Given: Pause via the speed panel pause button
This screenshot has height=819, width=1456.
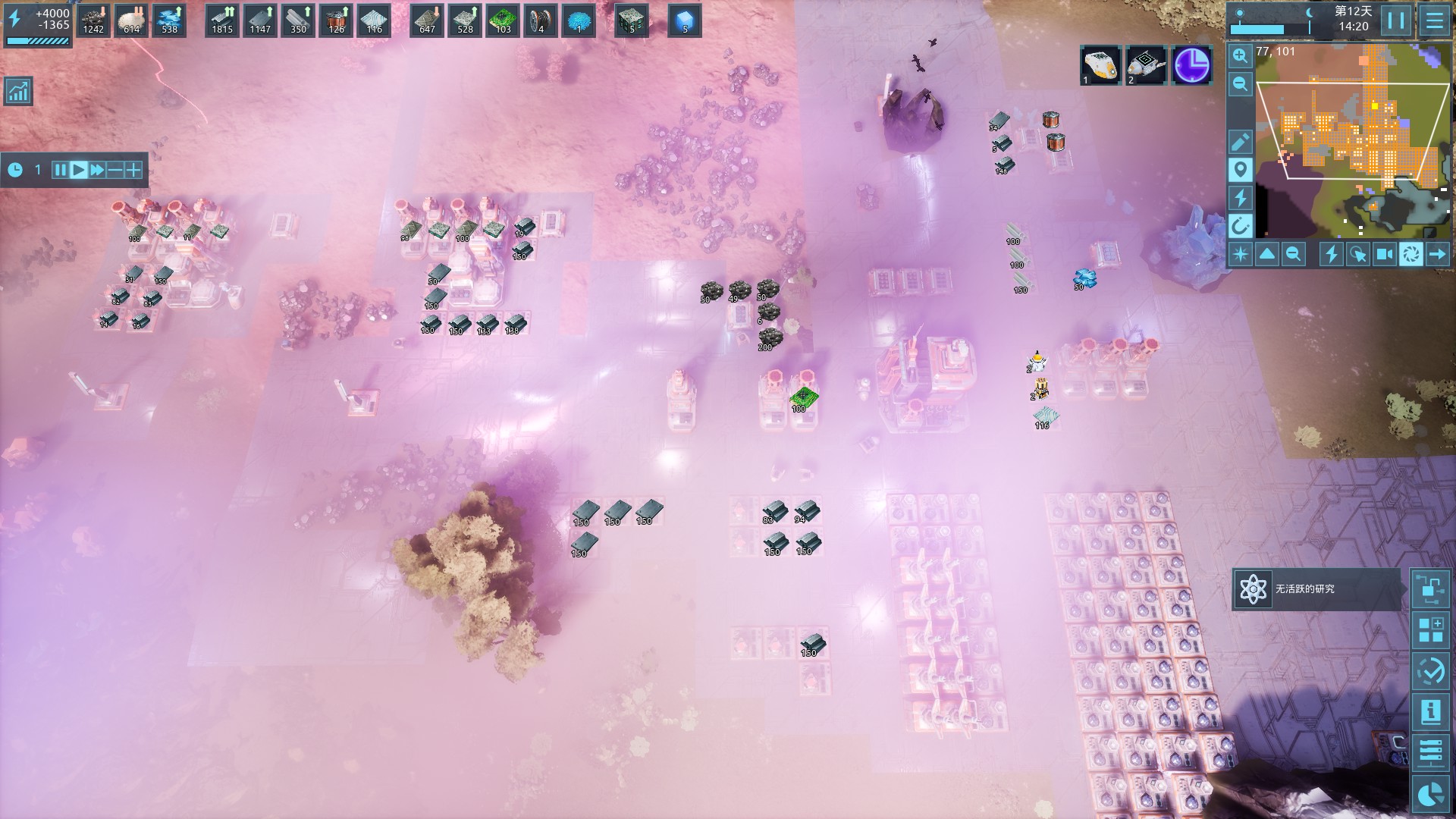Looking at the screenshot, I should coord(60,170).
